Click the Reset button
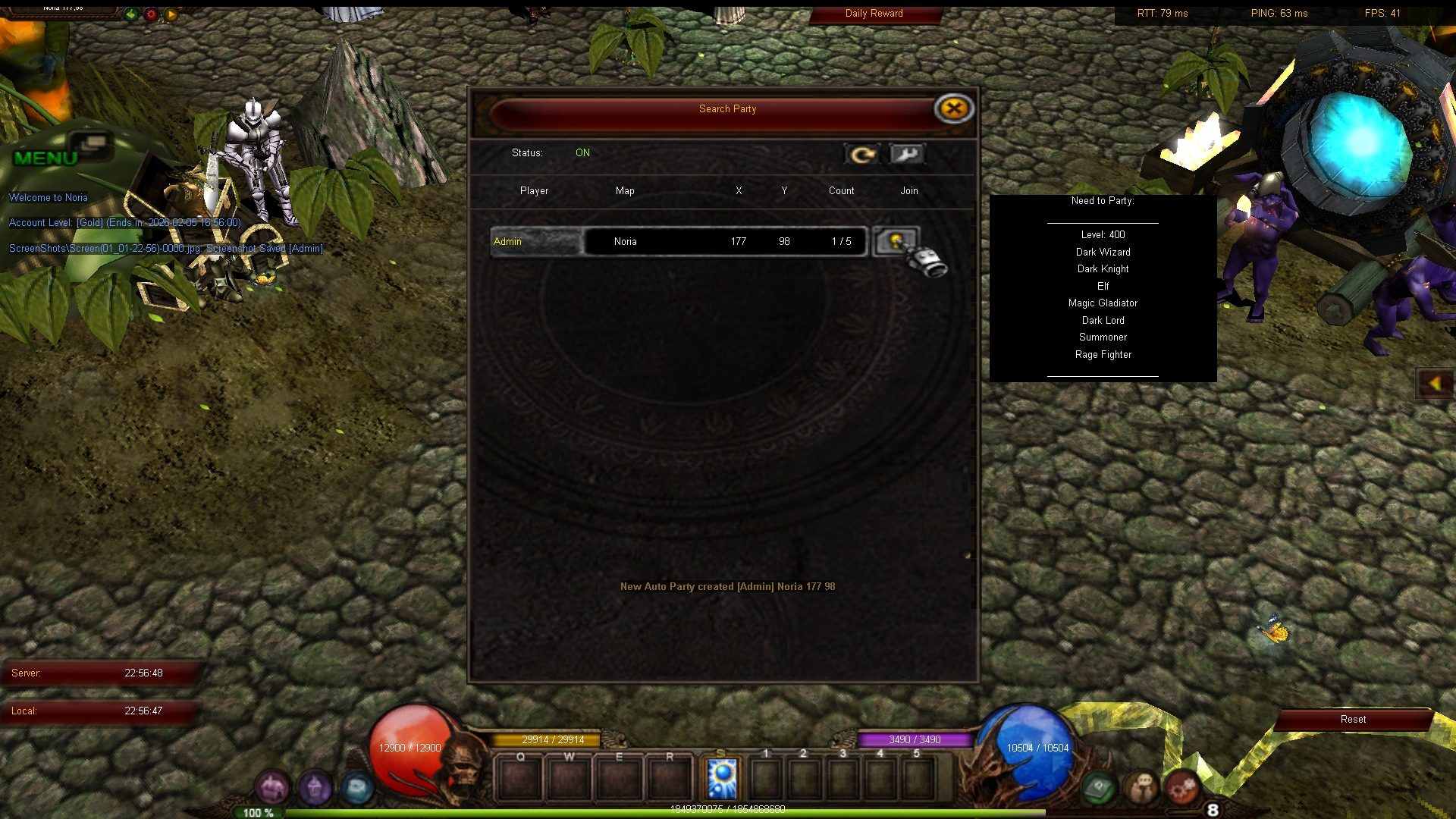 coord(1353,720)
